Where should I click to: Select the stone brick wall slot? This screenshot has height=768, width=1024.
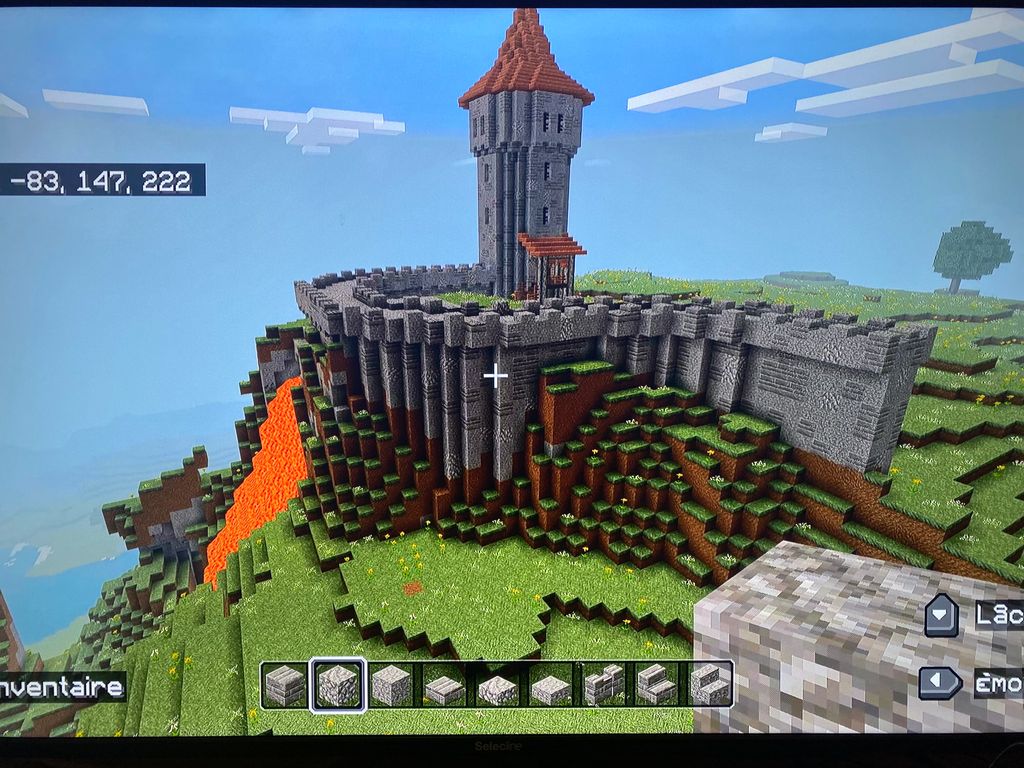pyautogui.click(x=603, y=685)
